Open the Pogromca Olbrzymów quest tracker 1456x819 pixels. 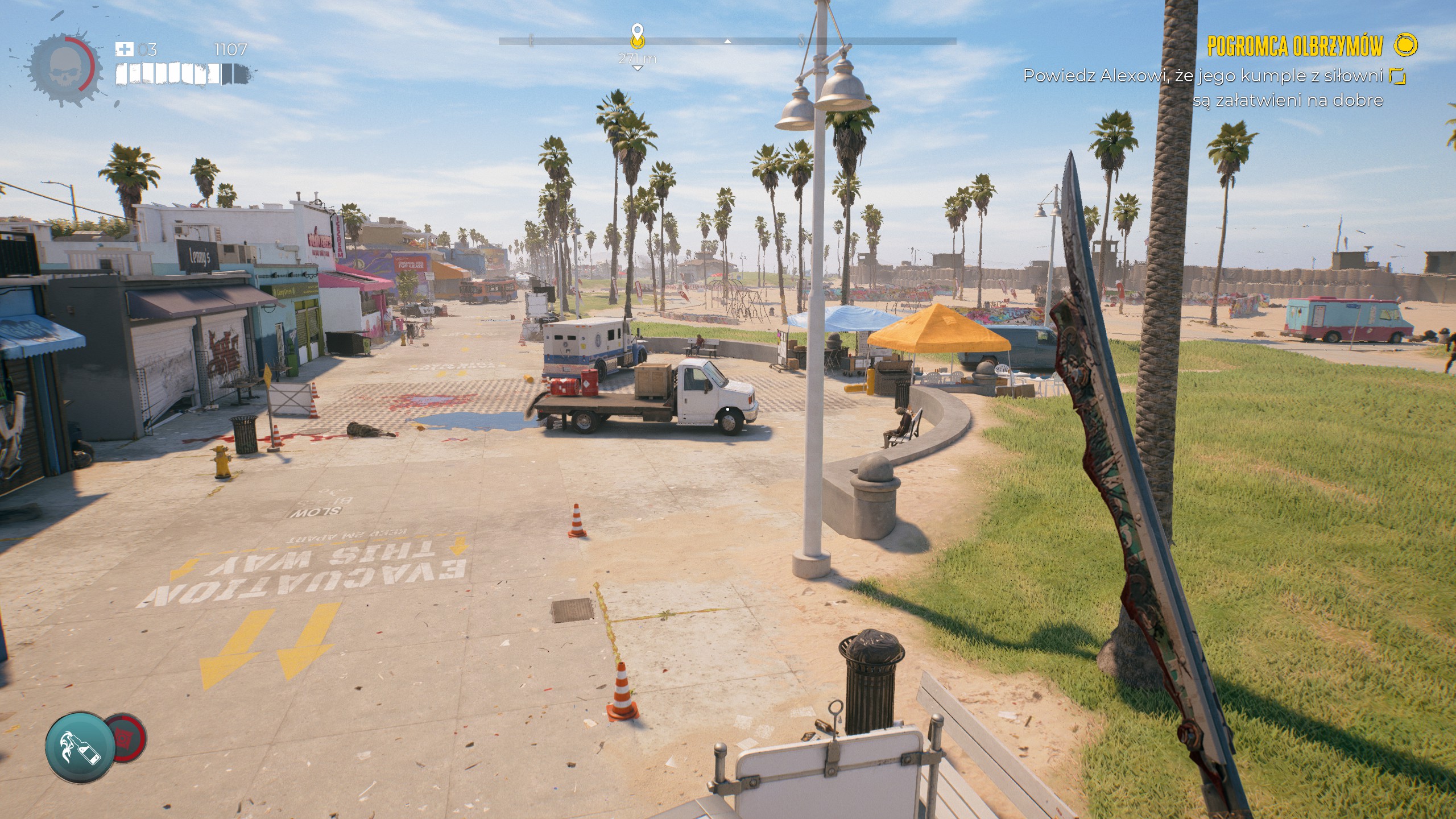click(x=1294, y=47)
